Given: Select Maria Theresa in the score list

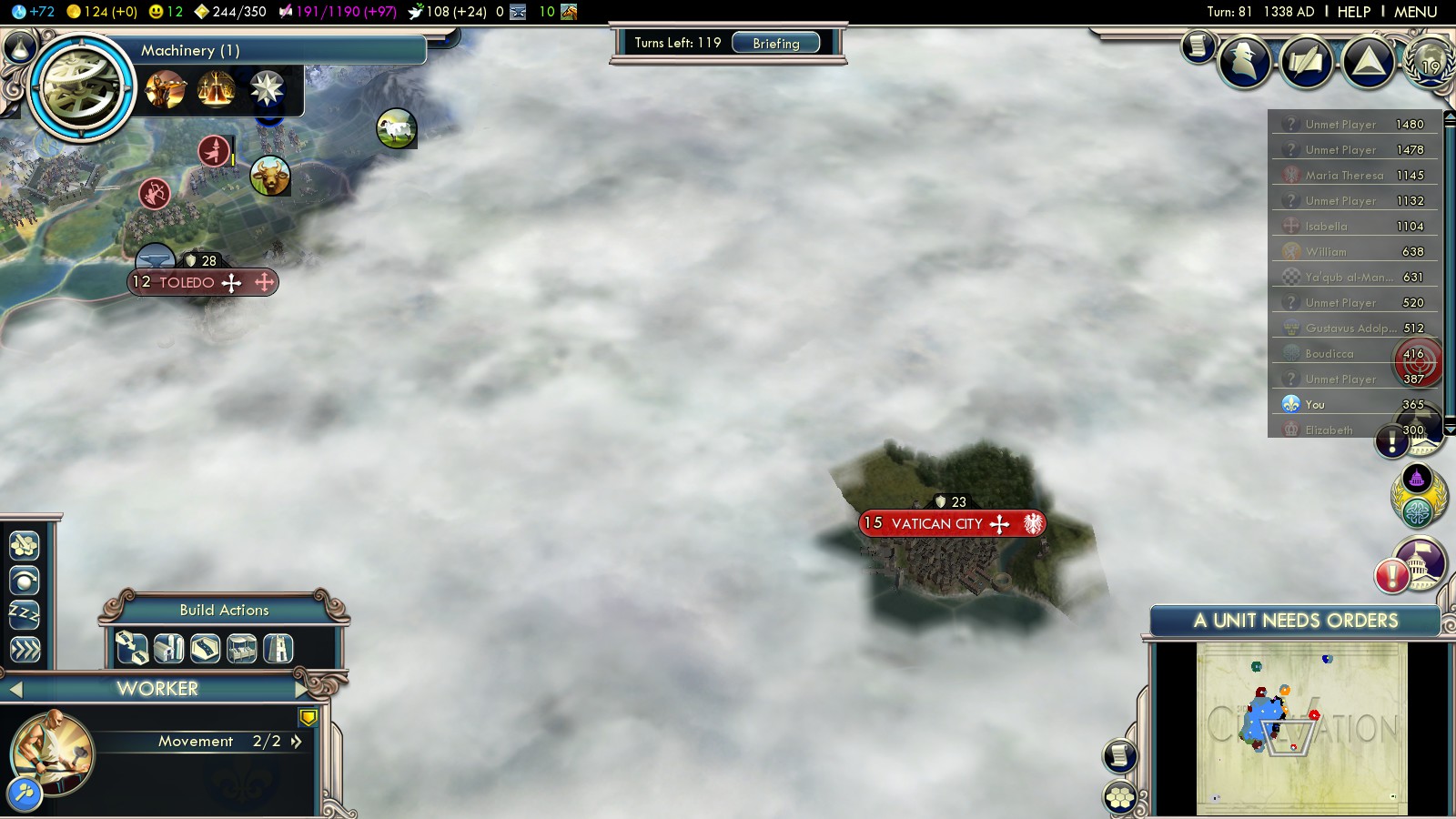Looking at the screenshot, I should (x=1344, y=176).
